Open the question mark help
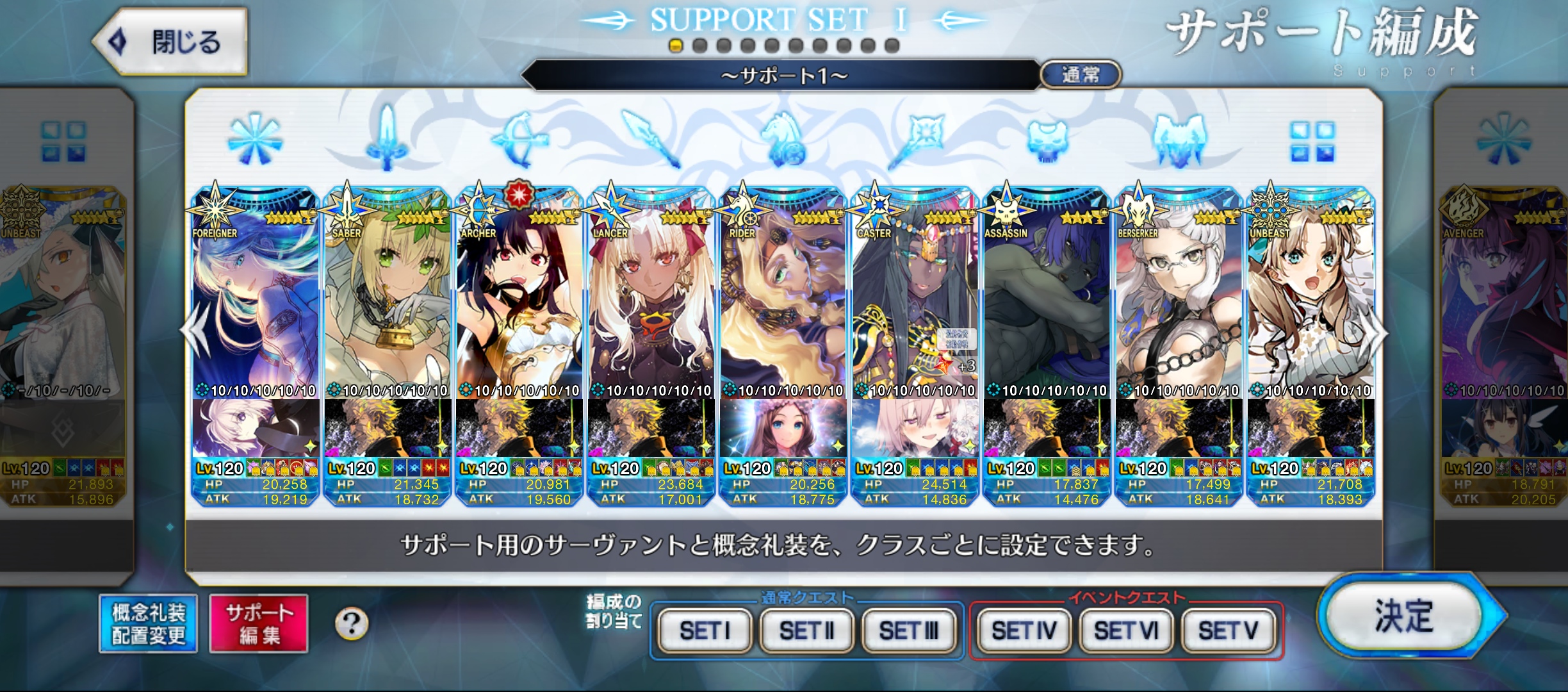This screenshot has width=1568, height=692. pos(352,623)
